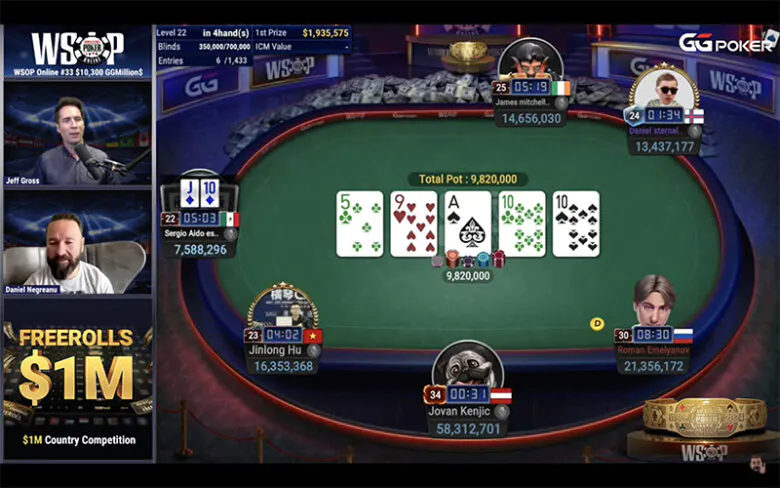Click the pot chip stack under the board
Image resolution: width=780 pixels, height=488 pixels.
[468, 260]
